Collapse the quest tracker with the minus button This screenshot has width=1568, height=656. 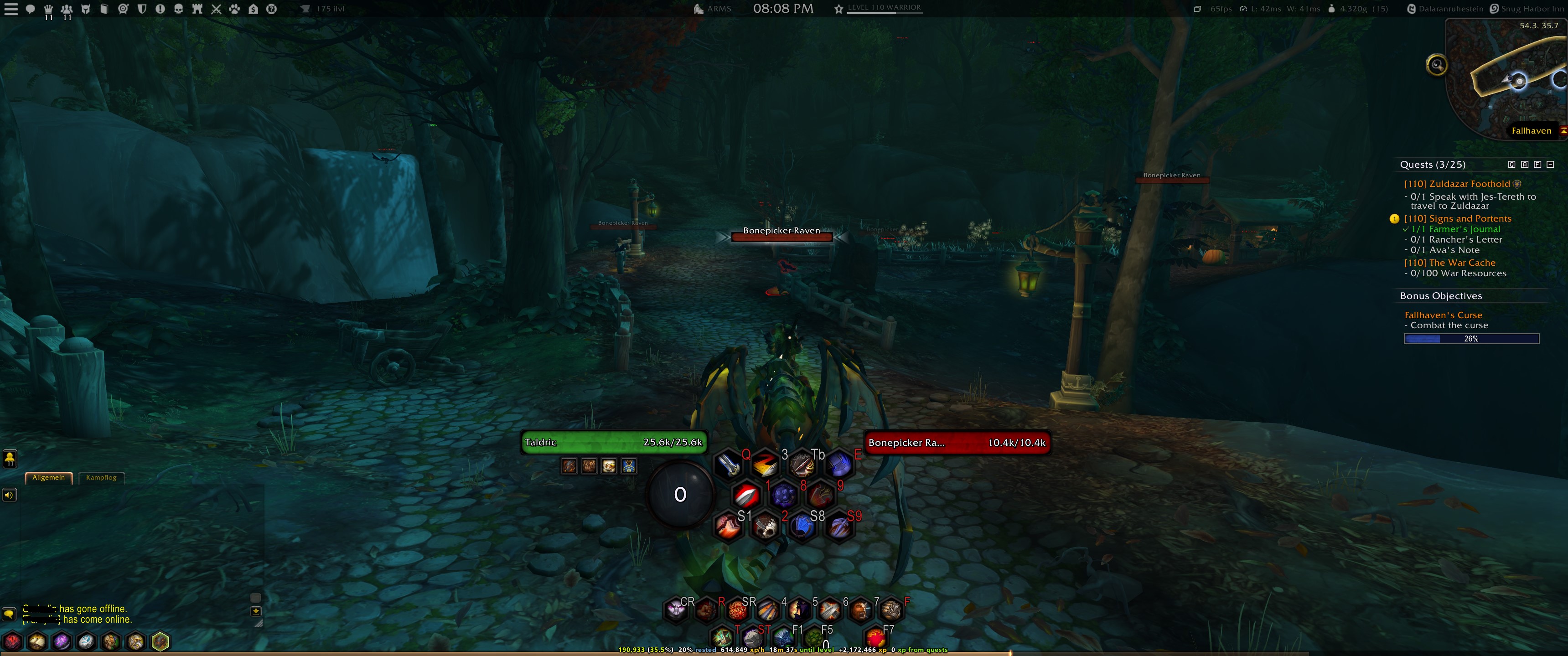coord(1550,164)
